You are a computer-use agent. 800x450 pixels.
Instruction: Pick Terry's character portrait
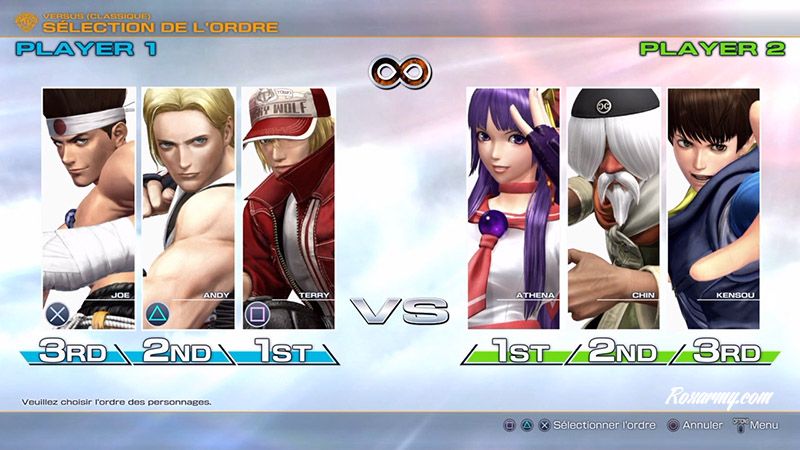click(x=288, y=208)
